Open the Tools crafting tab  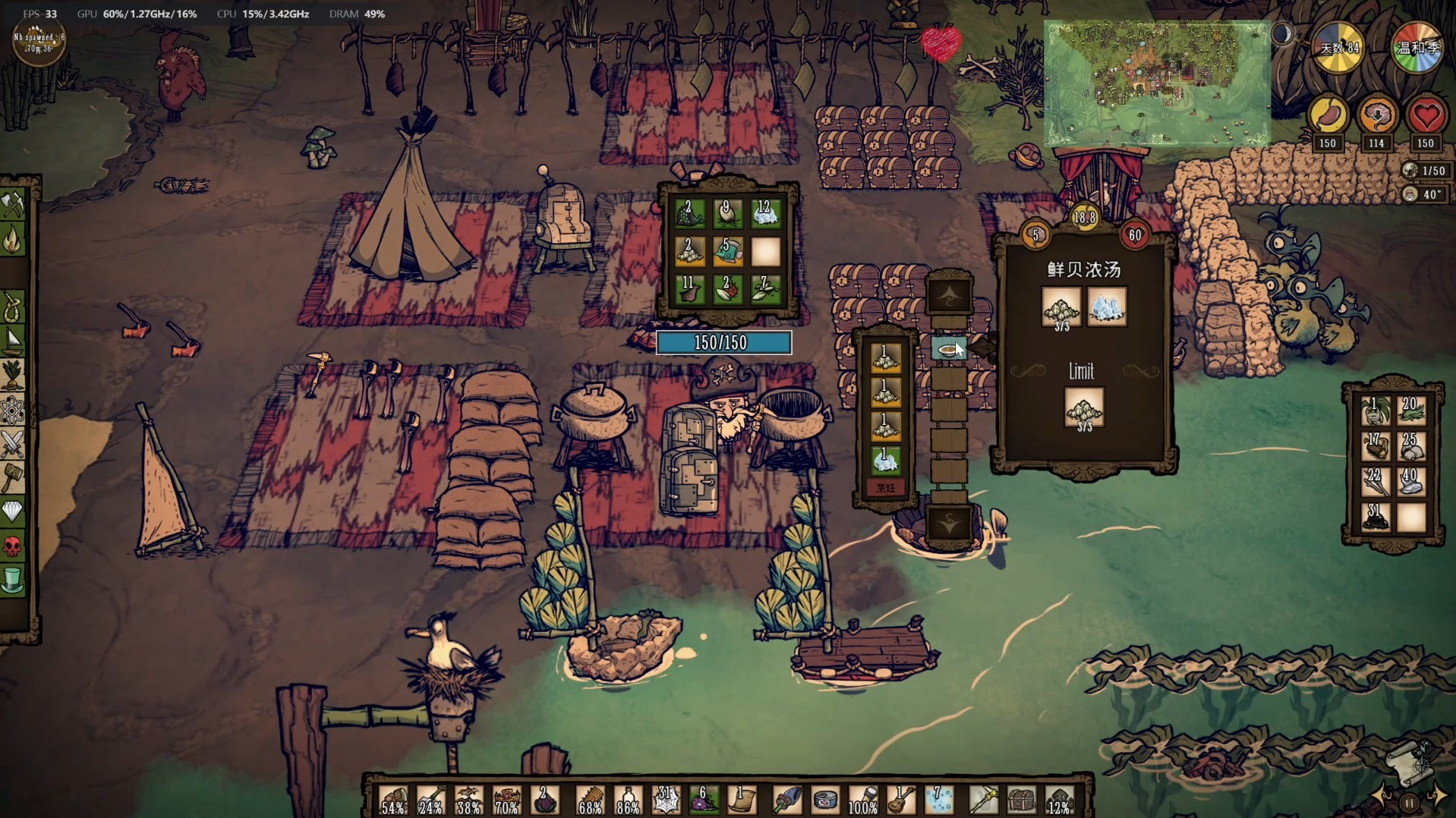(x=13, y=205)
